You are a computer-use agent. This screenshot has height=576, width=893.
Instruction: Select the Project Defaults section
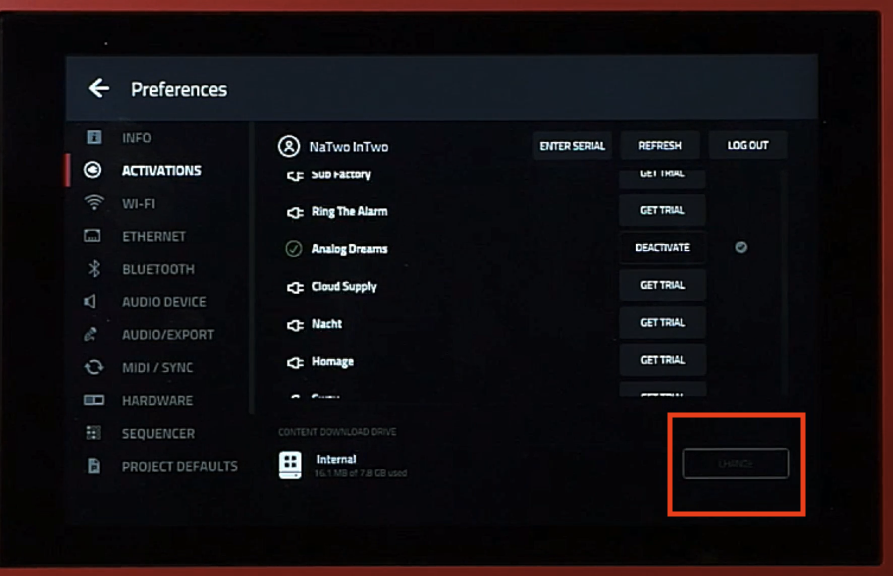coord(179,467)
